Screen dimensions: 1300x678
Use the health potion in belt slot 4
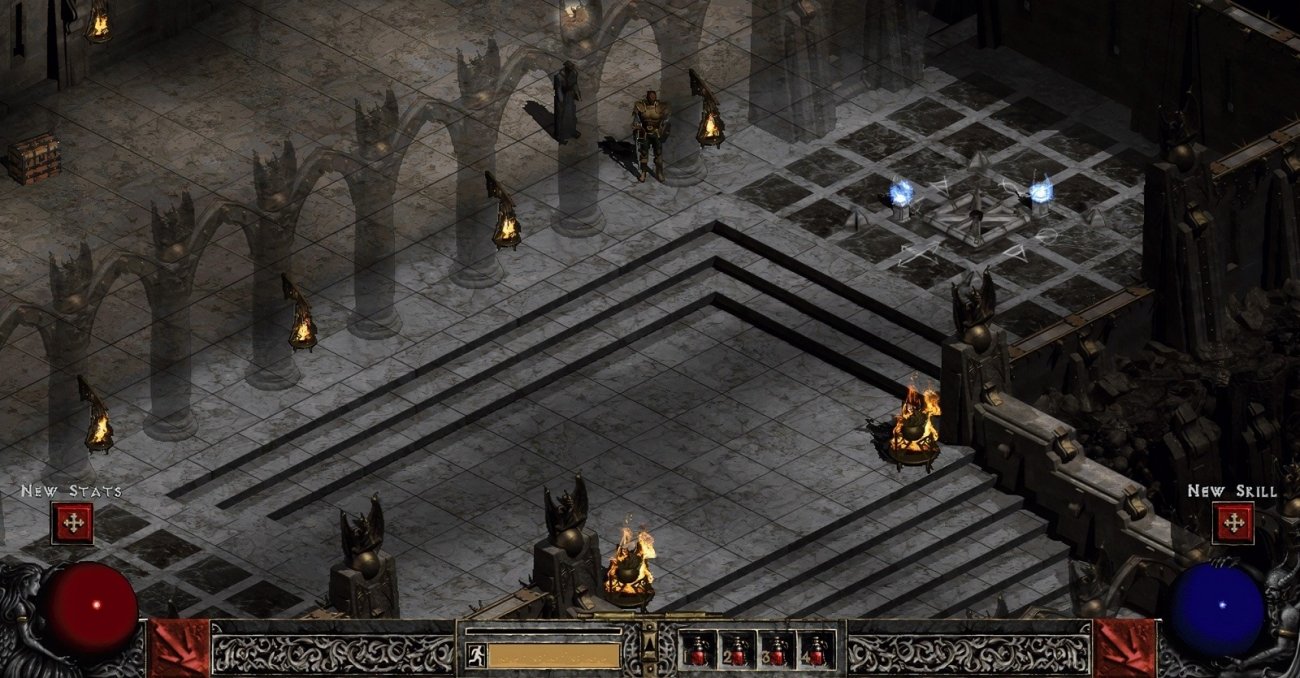click(x=817, y=651)
